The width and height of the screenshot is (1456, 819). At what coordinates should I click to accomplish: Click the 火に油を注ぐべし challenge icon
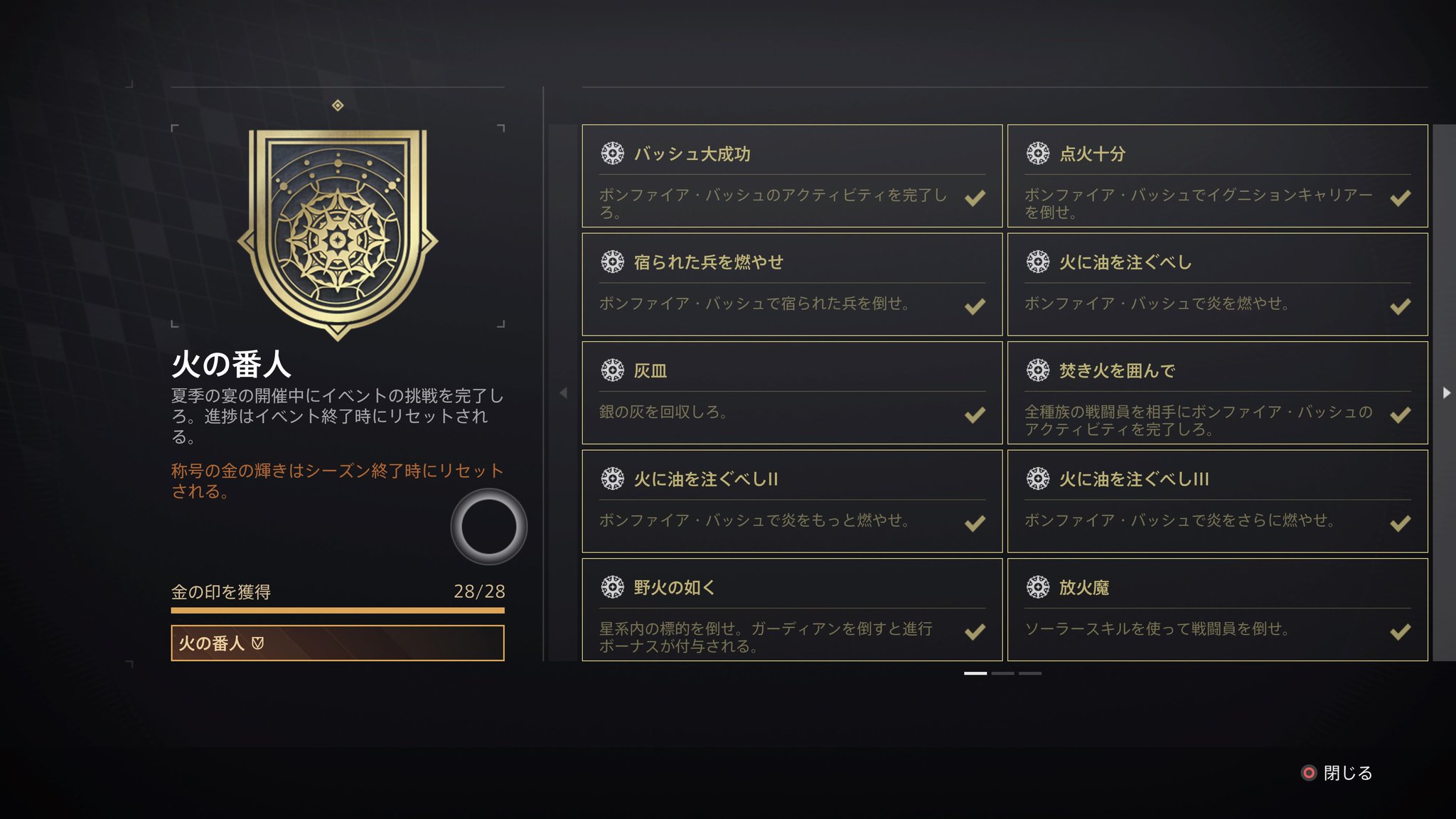pyautogui.click(x=1037, y=261)
